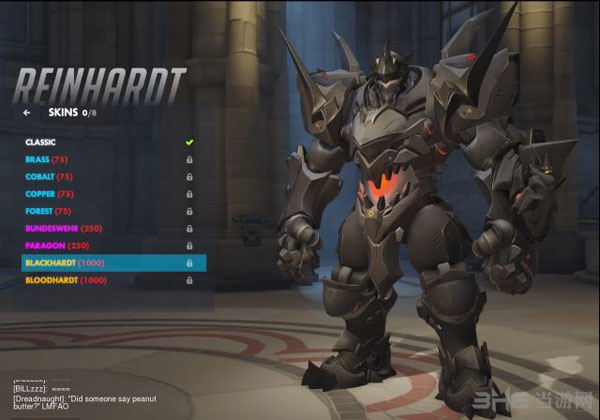Viewport: 600px width, 420px height.
Task: Preview the Paragon skin
Action: click(56, 245)
